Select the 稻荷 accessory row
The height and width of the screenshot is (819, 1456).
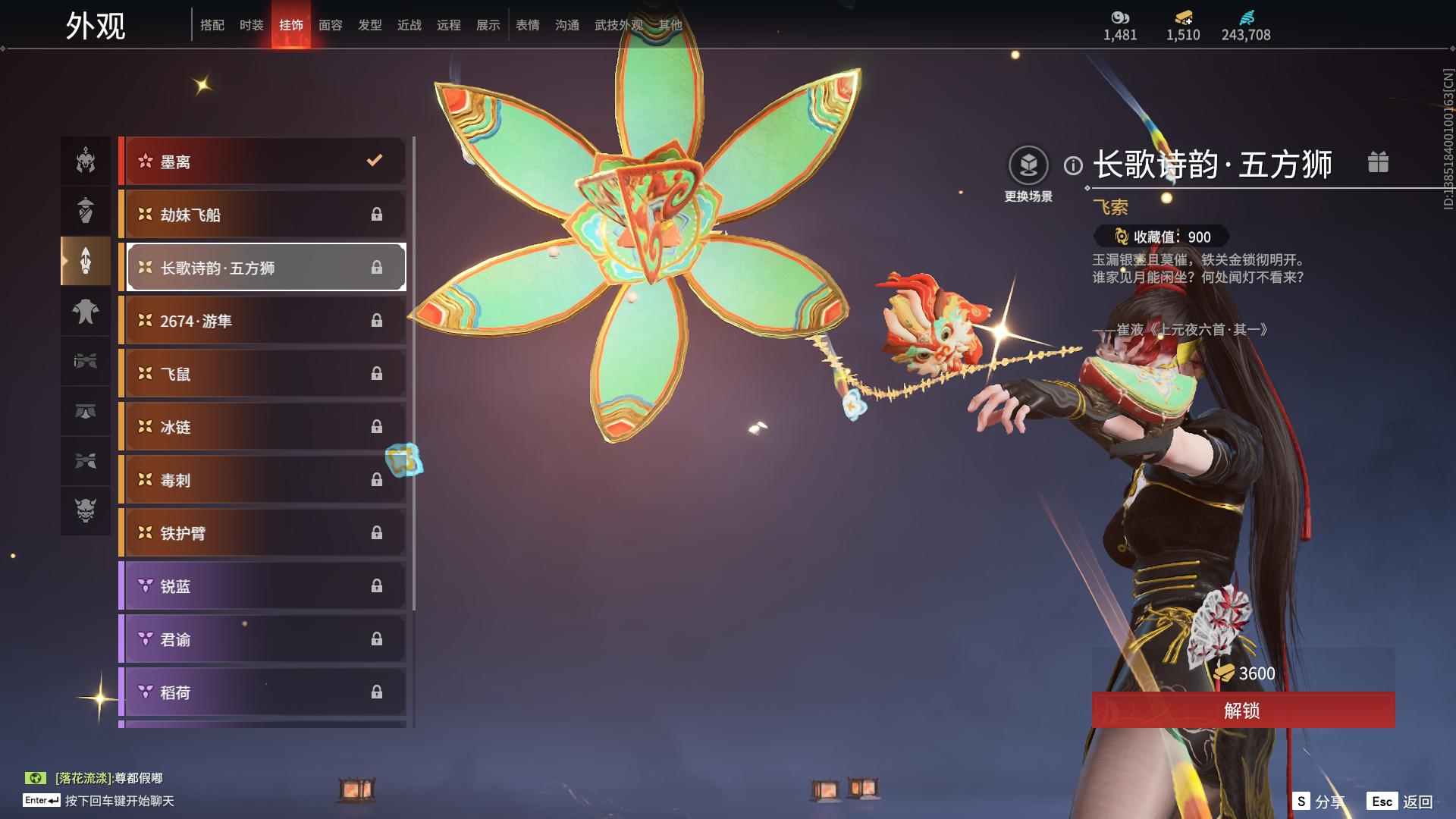pos(263,692)
